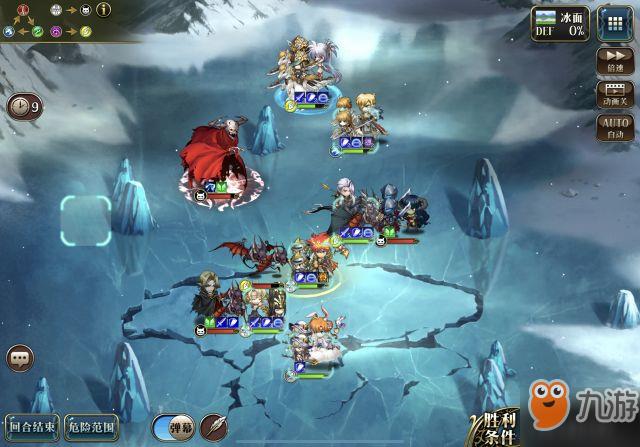
Task: Click the feather quill icon button
Action: click(214, 427)
